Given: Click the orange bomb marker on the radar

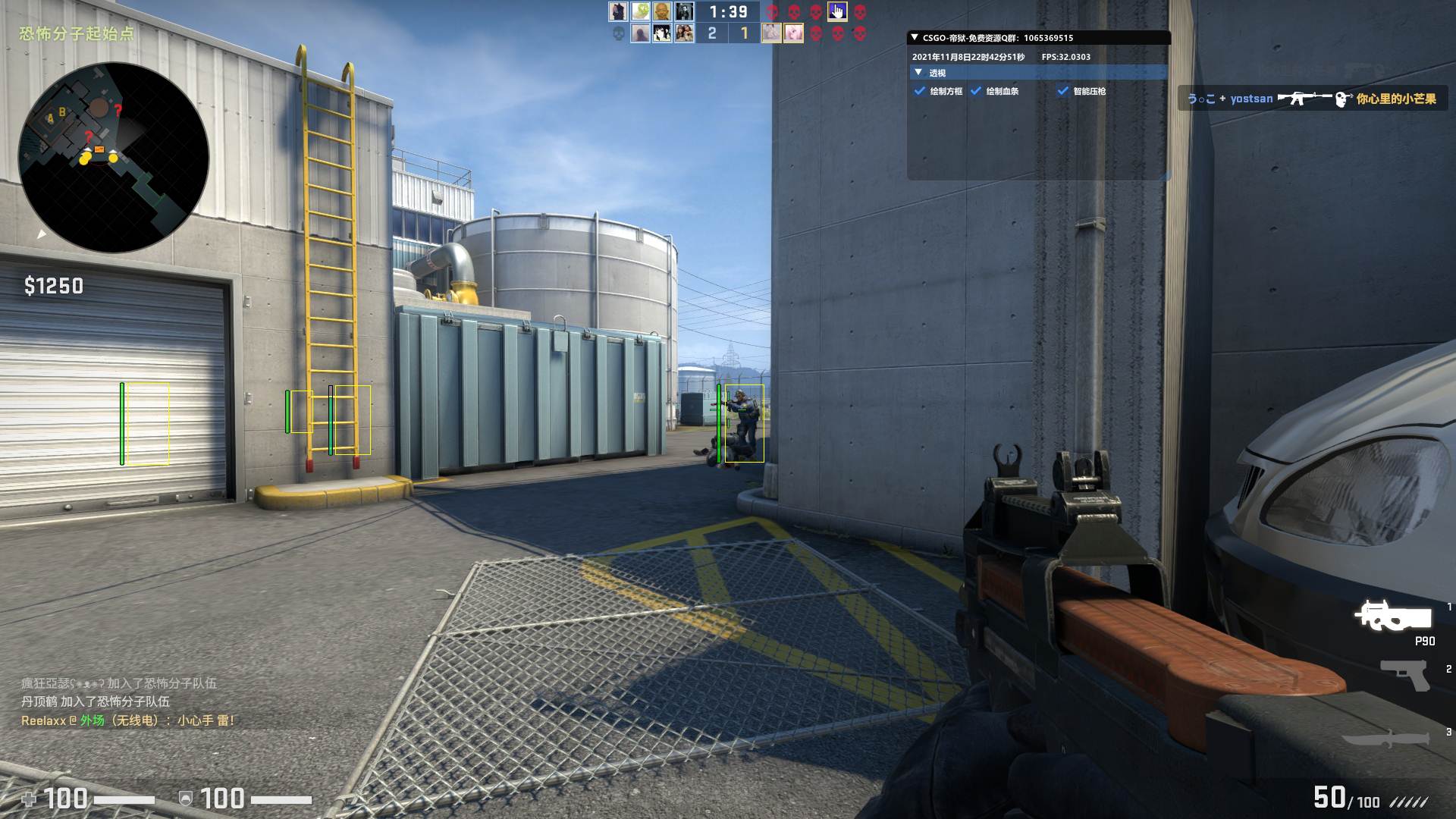Looking at the screenshot, I should tap(99, 150).
